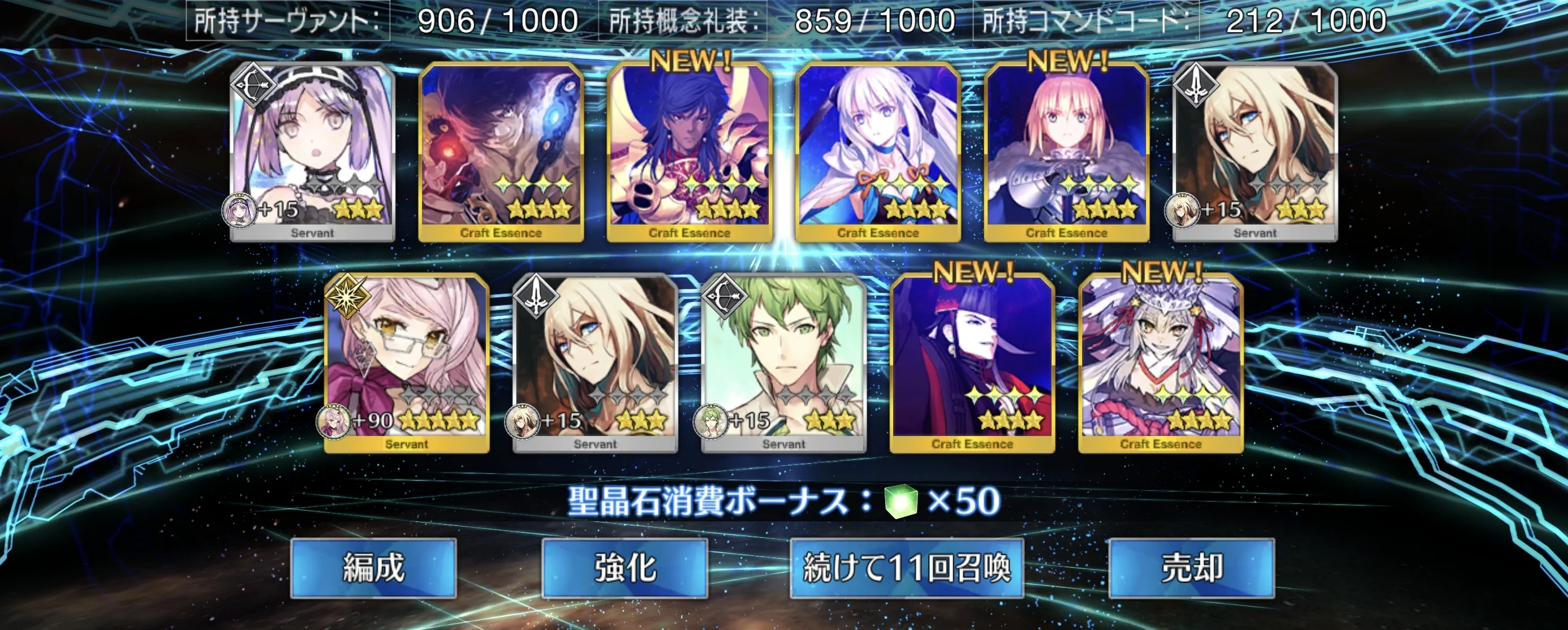Go to the 強化 enhance menu
Image resolution: width=1568 pixels, height=630 pixels.
(x=624, y=568)
